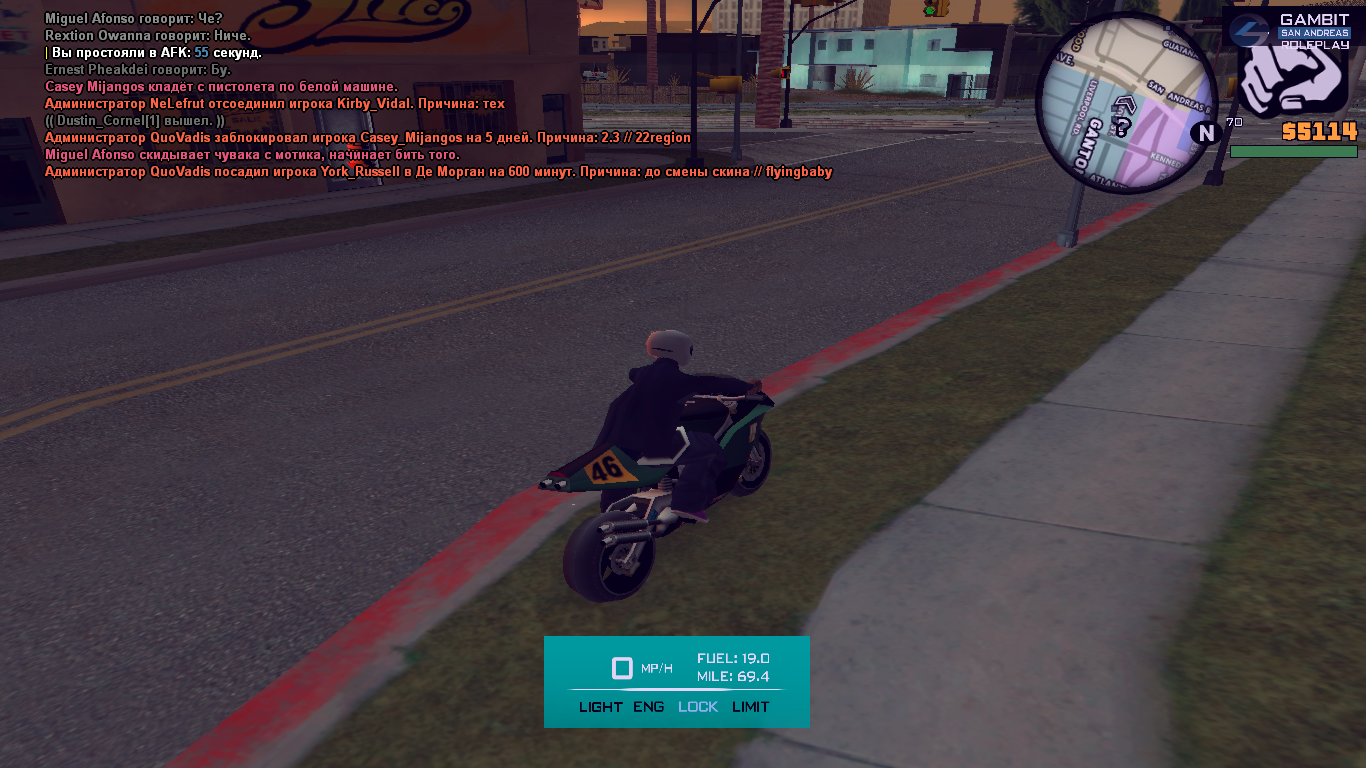Select the Casey_Mijangos ban message in chat
The width and height of the screenshot is (1366, 768).
click(x=367, y=138)
